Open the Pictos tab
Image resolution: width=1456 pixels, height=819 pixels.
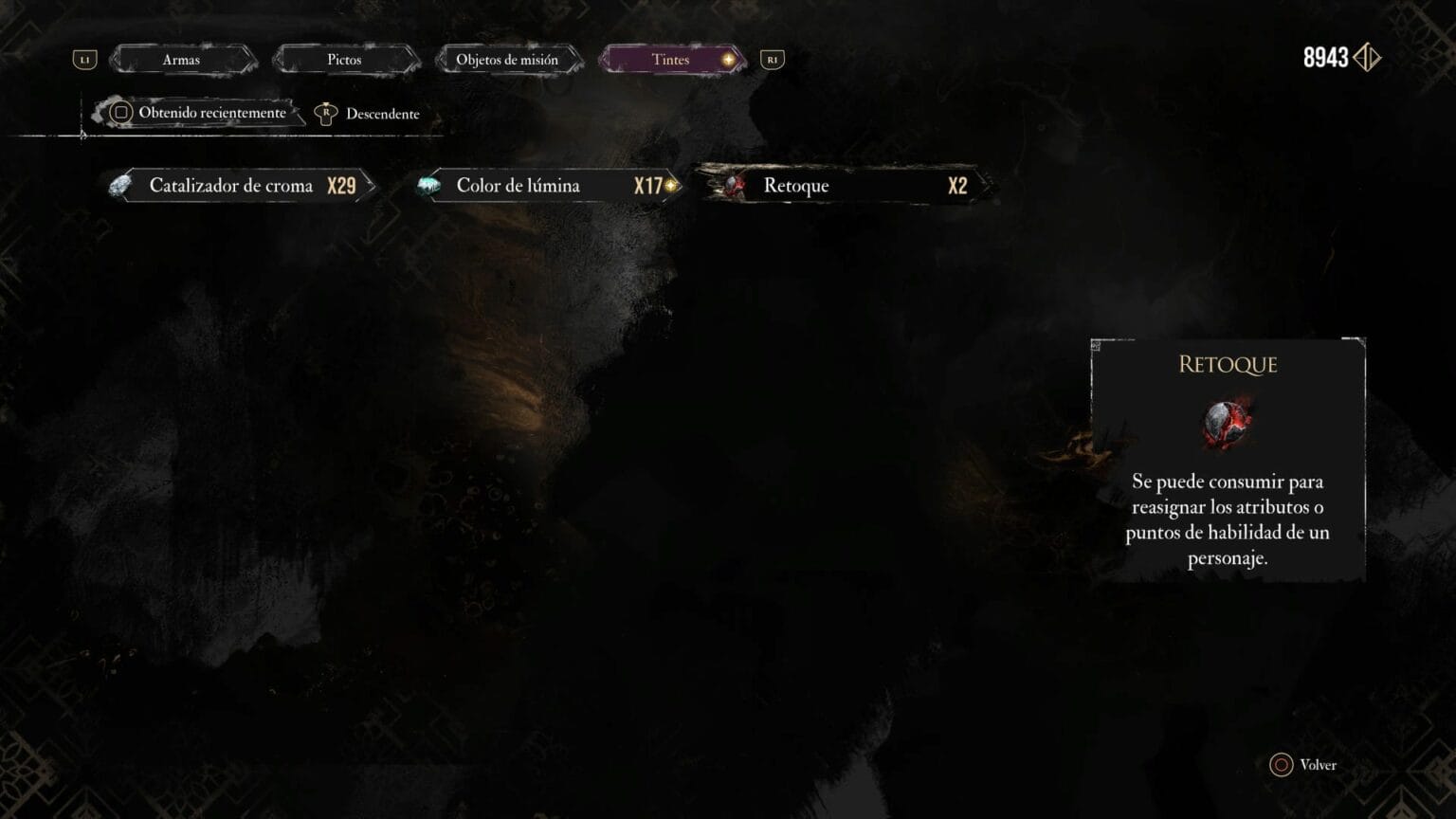[x=344, y=60]
